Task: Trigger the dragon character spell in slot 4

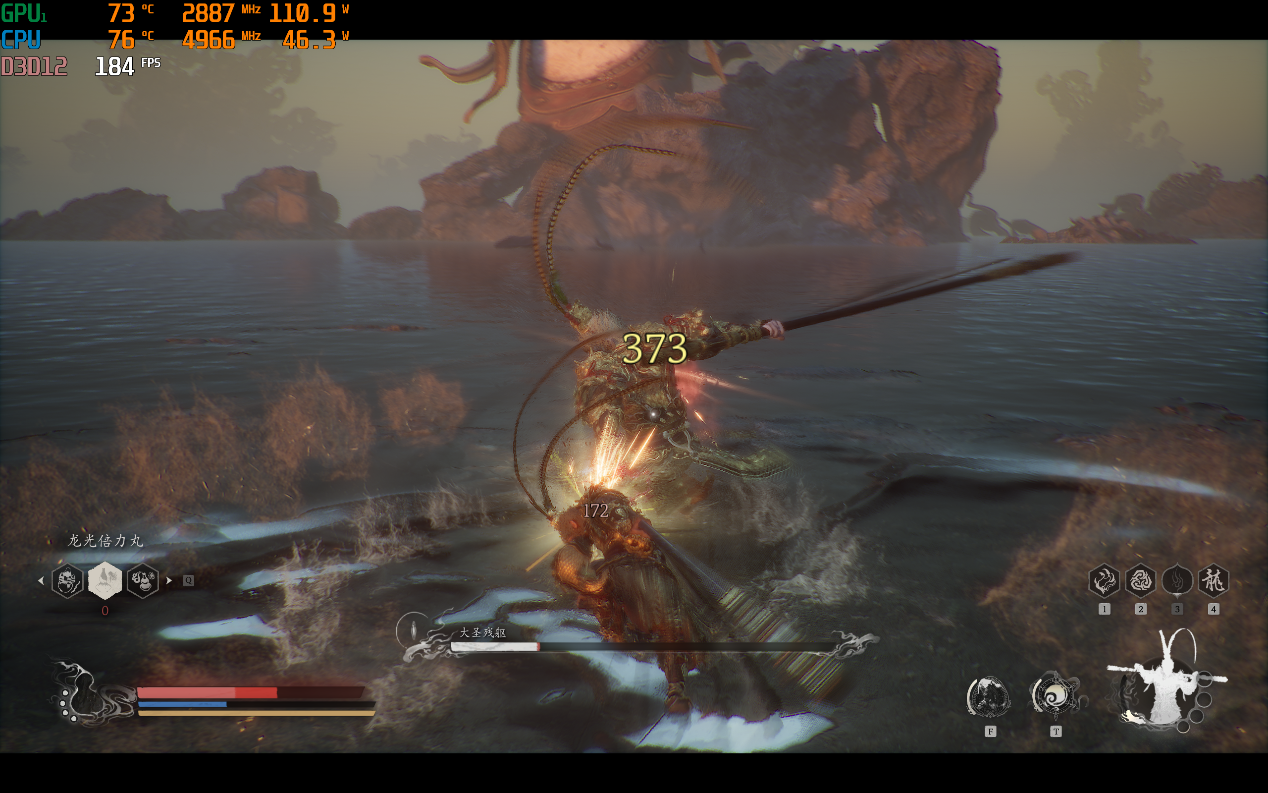Action: (1213, 581)
